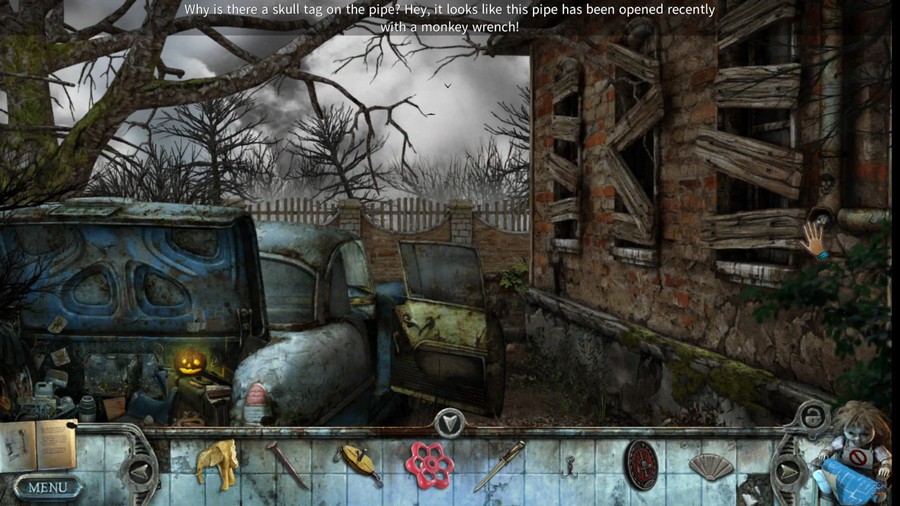Pick the rusty nail from inventory
Viewport: 900px width, 506px height.
coord(287,465)
